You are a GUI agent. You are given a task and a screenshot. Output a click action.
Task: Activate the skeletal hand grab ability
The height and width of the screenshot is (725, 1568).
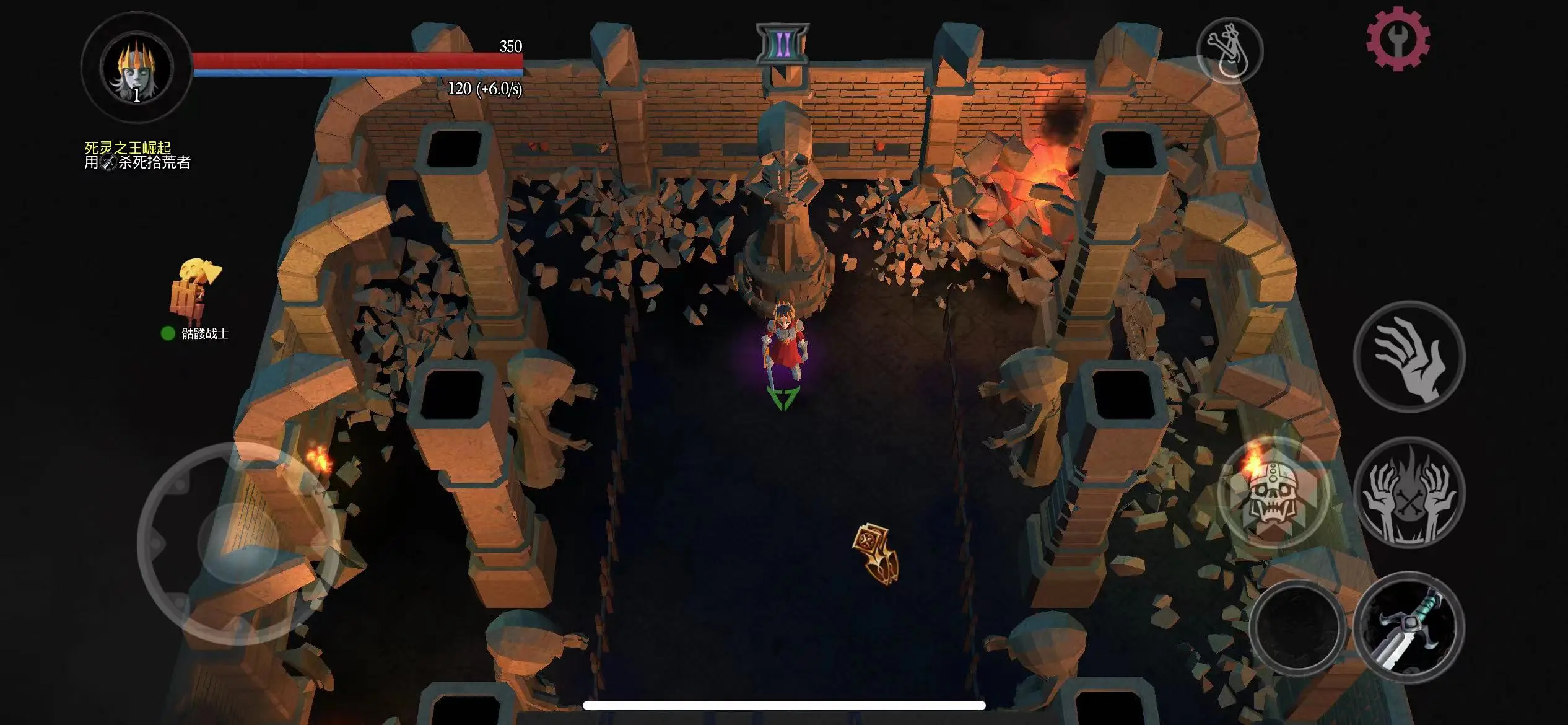click(x=1409, y=357)
